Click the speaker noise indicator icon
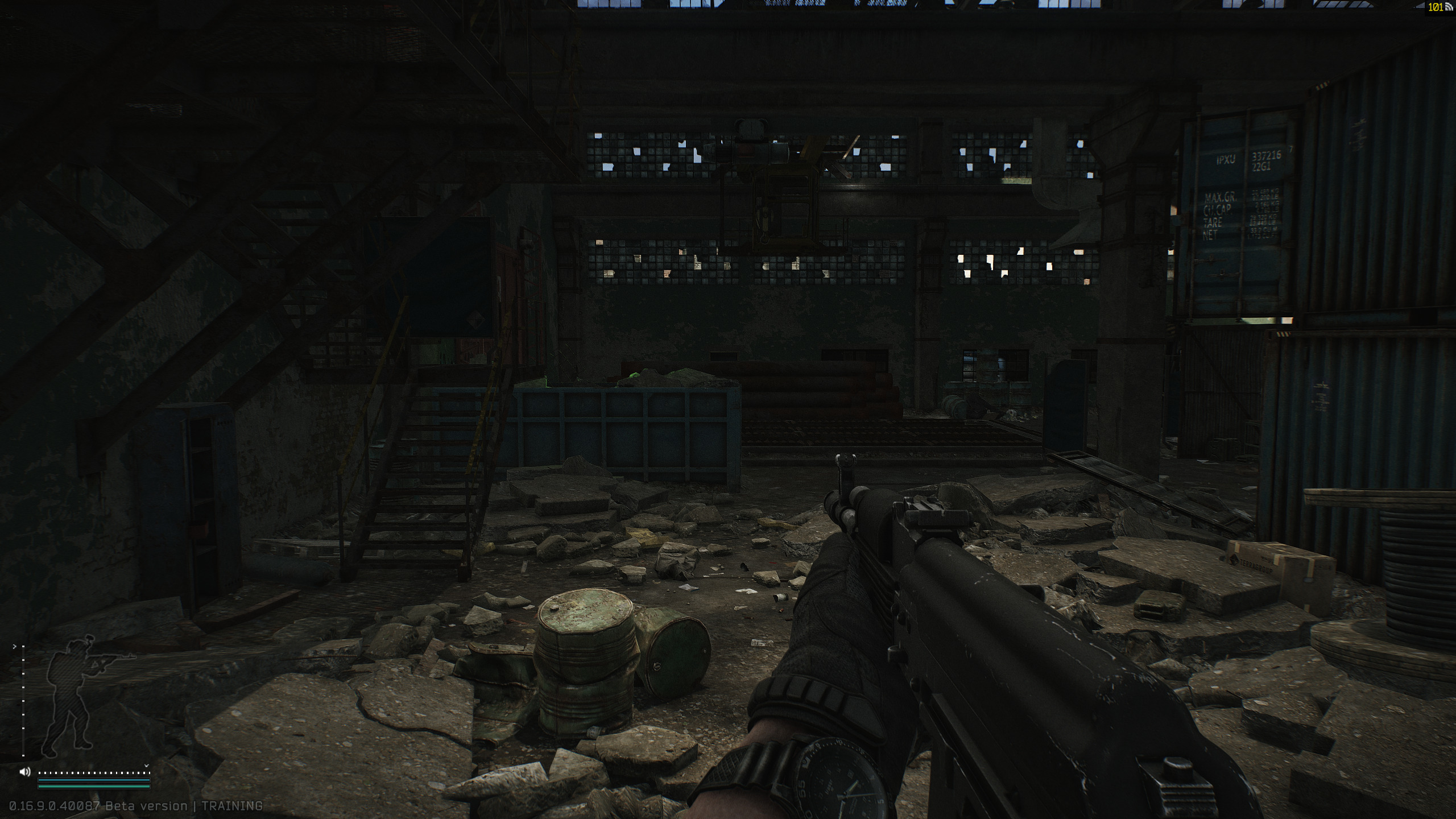 click(x=25, y=772)
